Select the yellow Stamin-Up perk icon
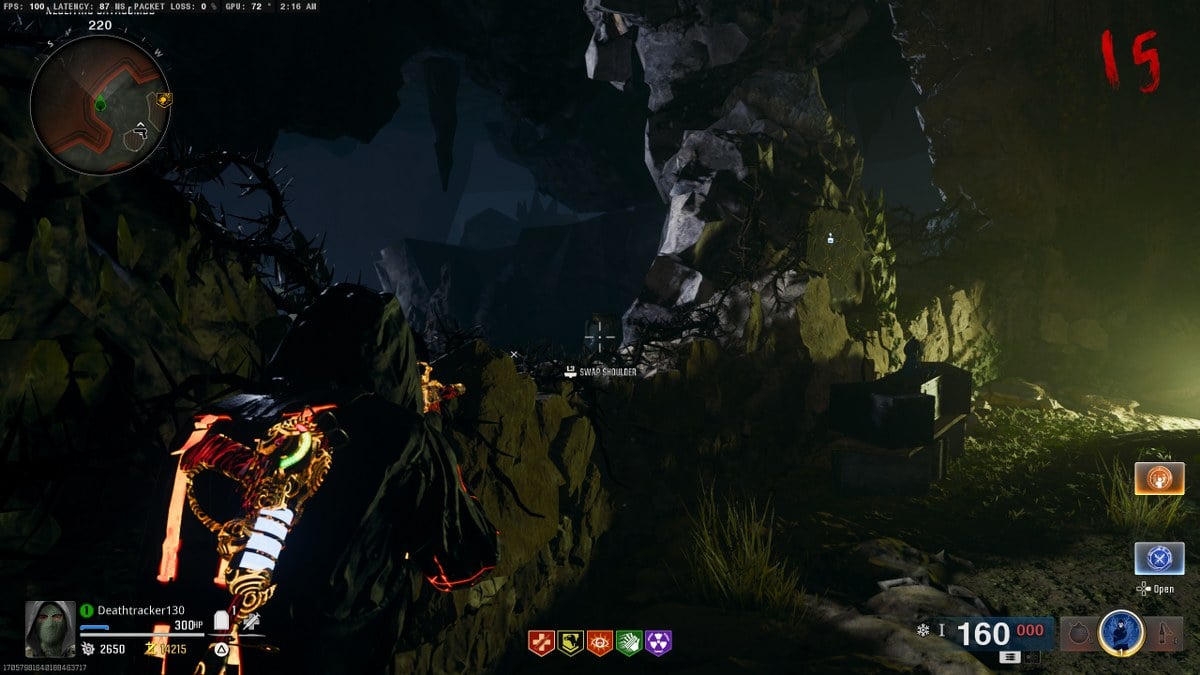1200x675 pixels. [x=571, y=642]
